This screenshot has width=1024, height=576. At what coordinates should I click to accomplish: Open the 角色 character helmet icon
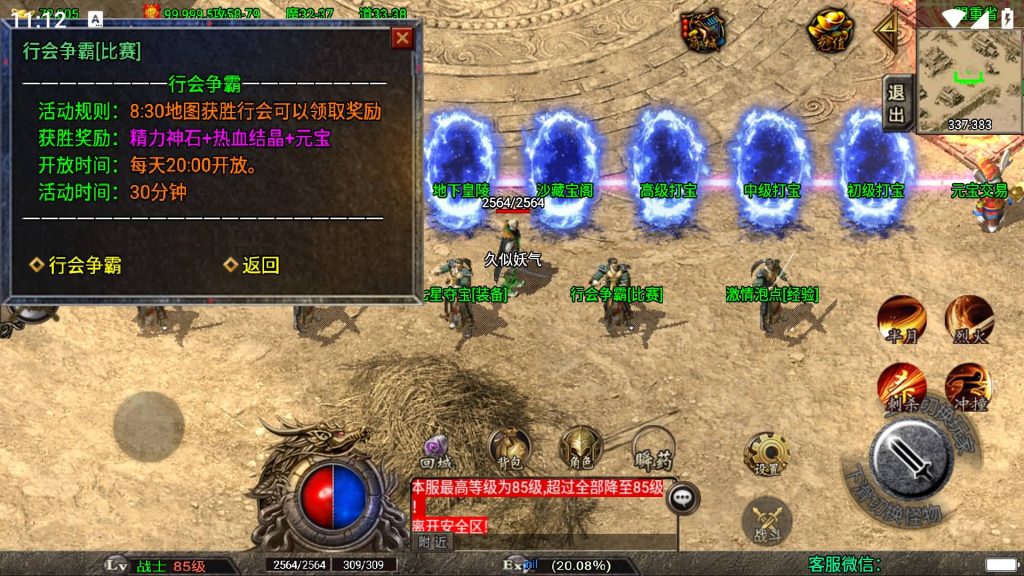tap(580, 449)
